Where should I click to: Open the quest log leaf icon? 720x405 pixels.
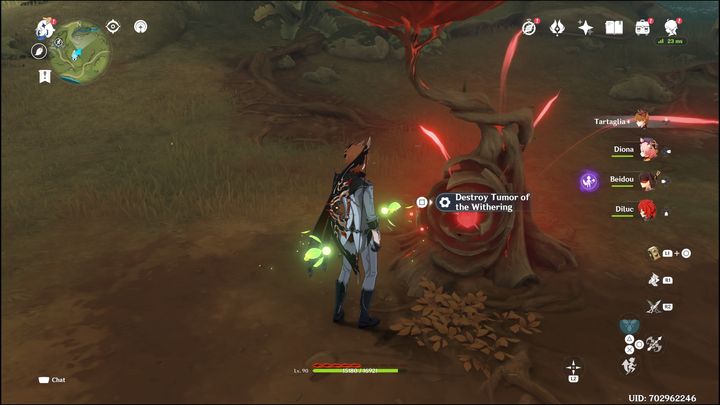(x=39, y=51)
